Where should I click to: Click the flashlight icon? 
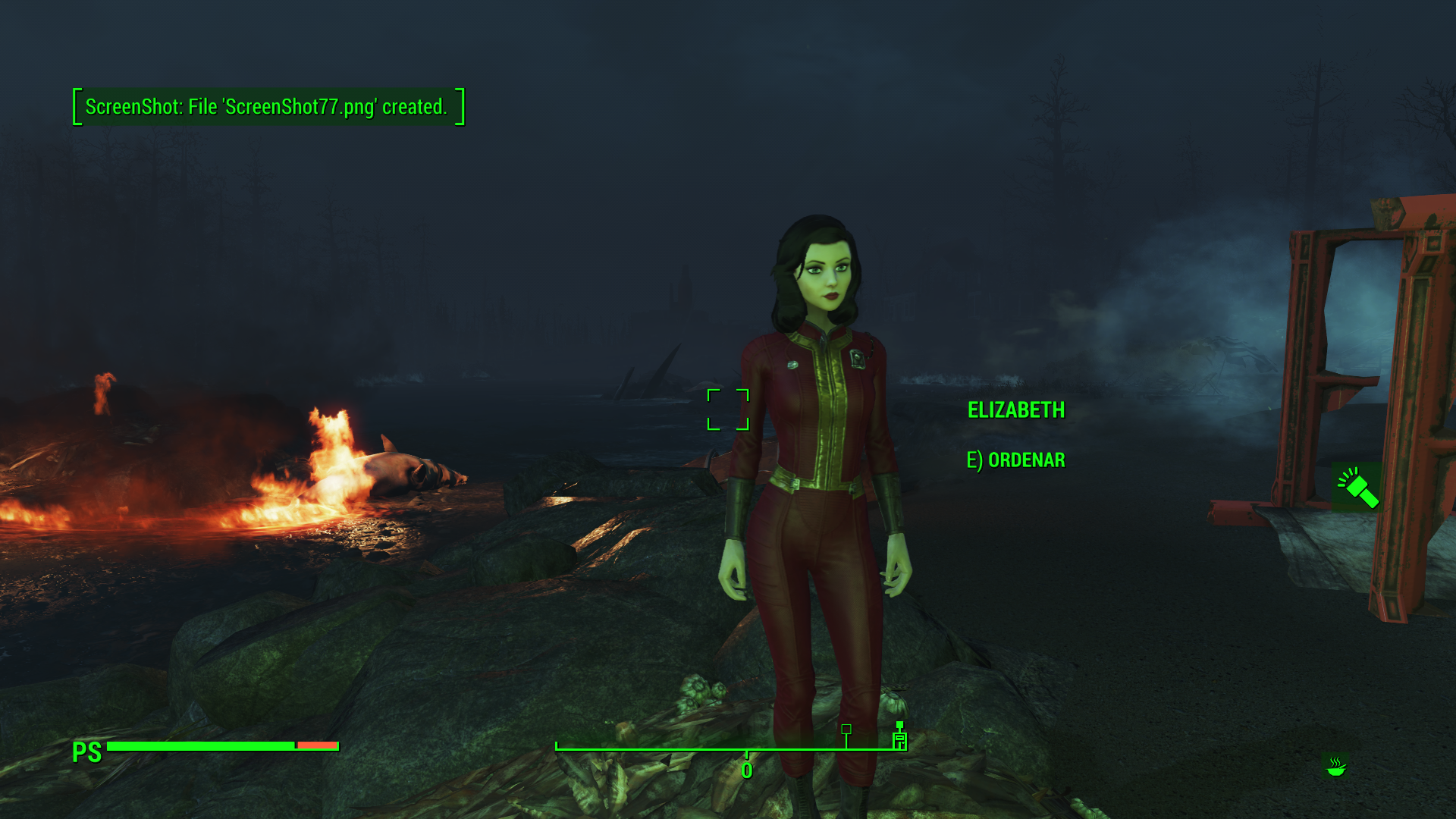click(x=1357, y=488)
